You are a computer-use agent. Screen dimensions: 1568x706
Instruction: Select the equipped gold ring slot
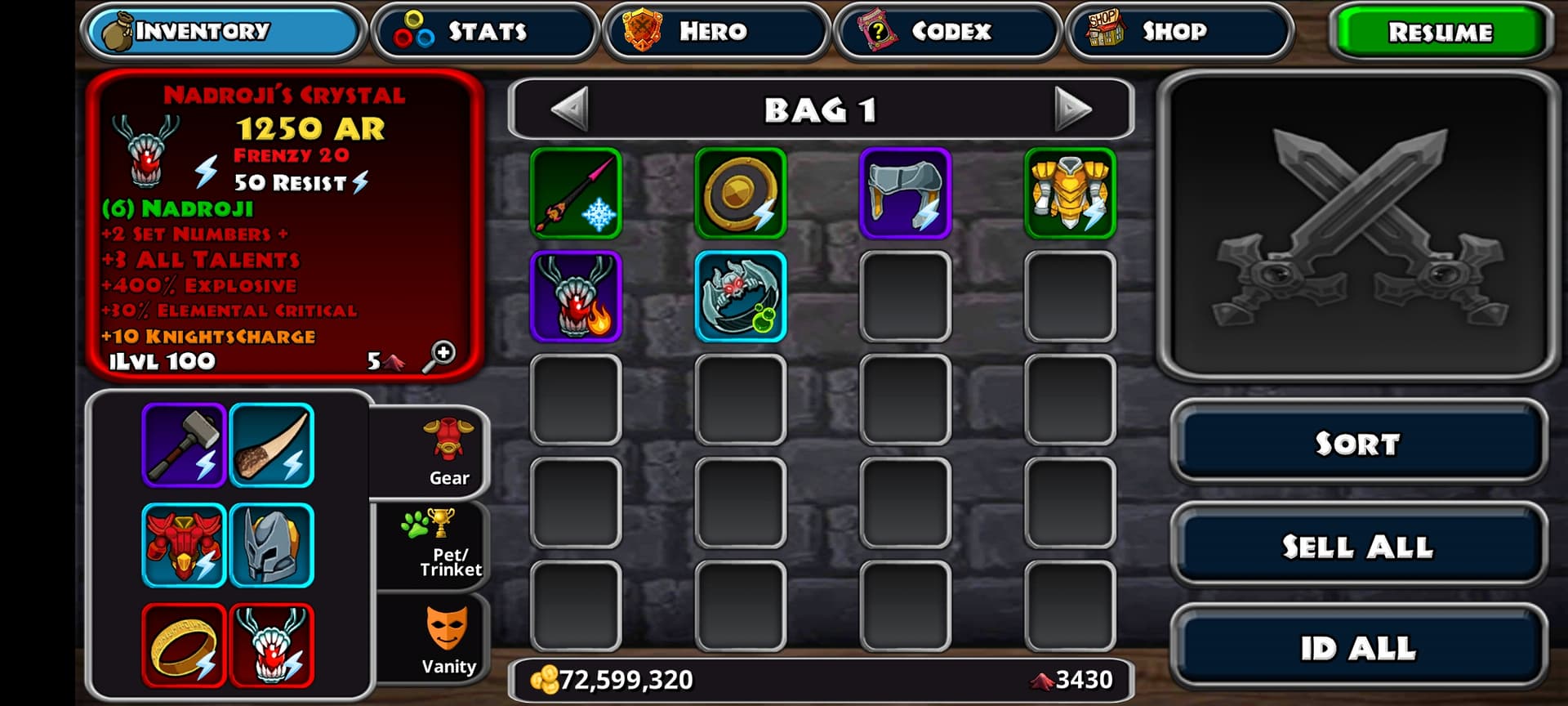(184, 646)
